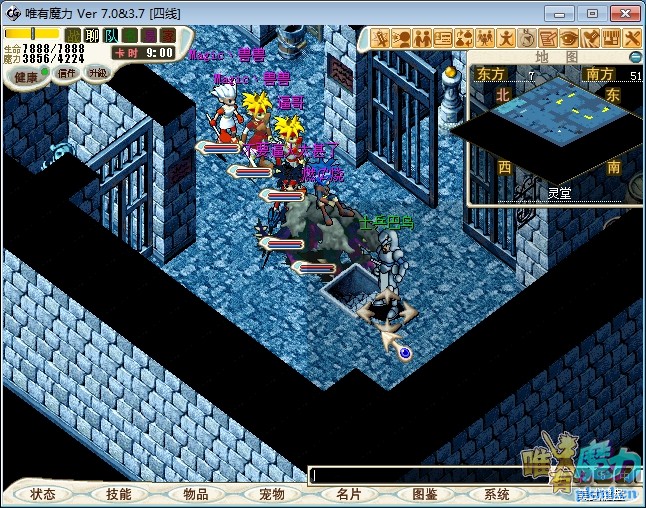Click the chat text input box

420,476
